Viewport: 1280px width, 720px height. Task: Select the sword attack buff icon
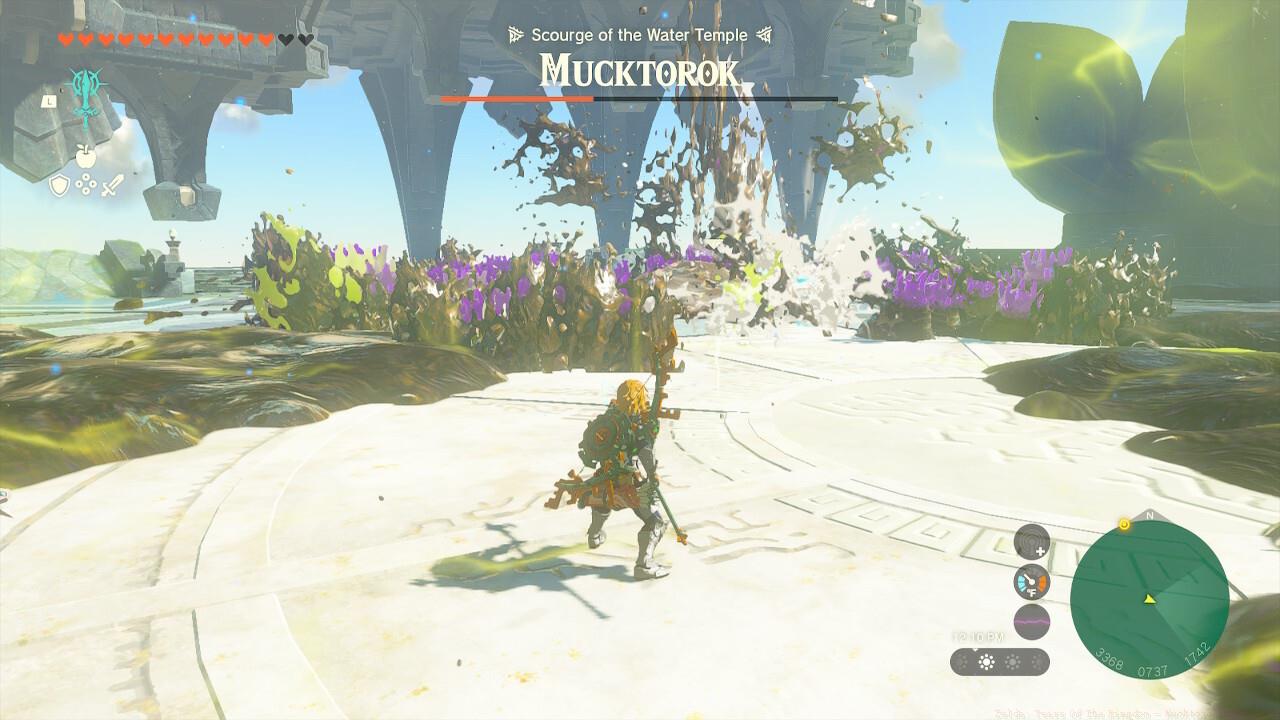click(112, 185)
